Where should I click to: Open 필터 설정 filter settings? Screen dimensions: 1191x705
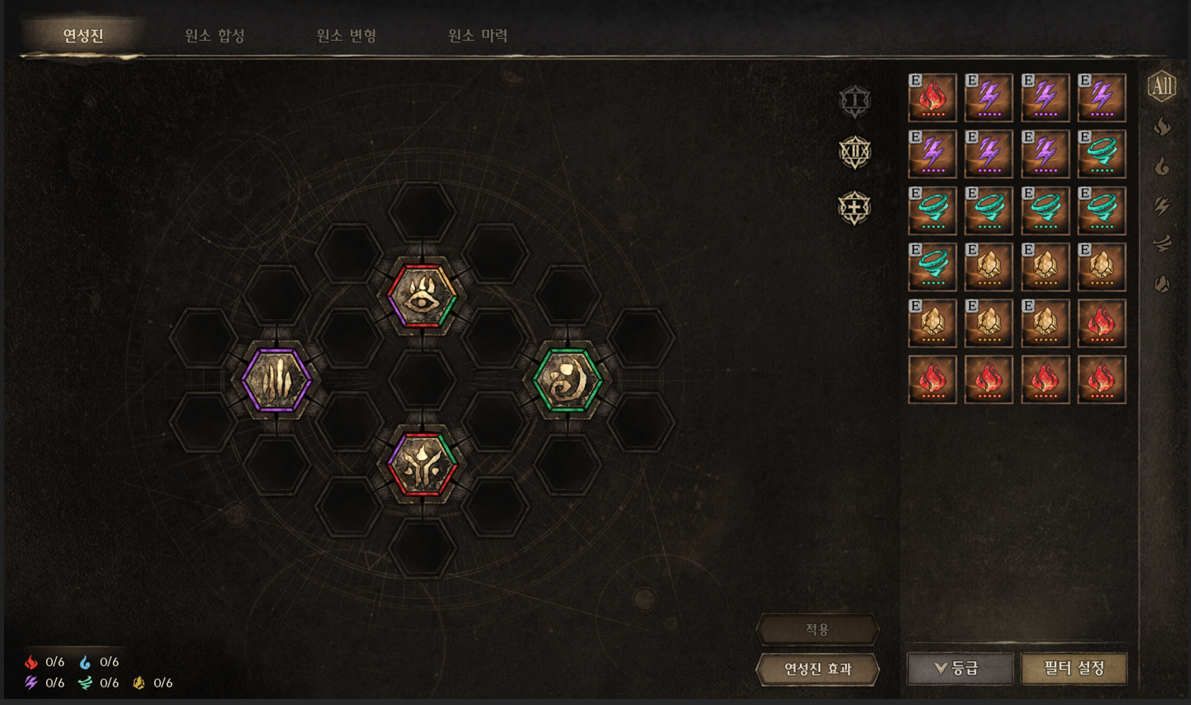(x=1074, y=669)
